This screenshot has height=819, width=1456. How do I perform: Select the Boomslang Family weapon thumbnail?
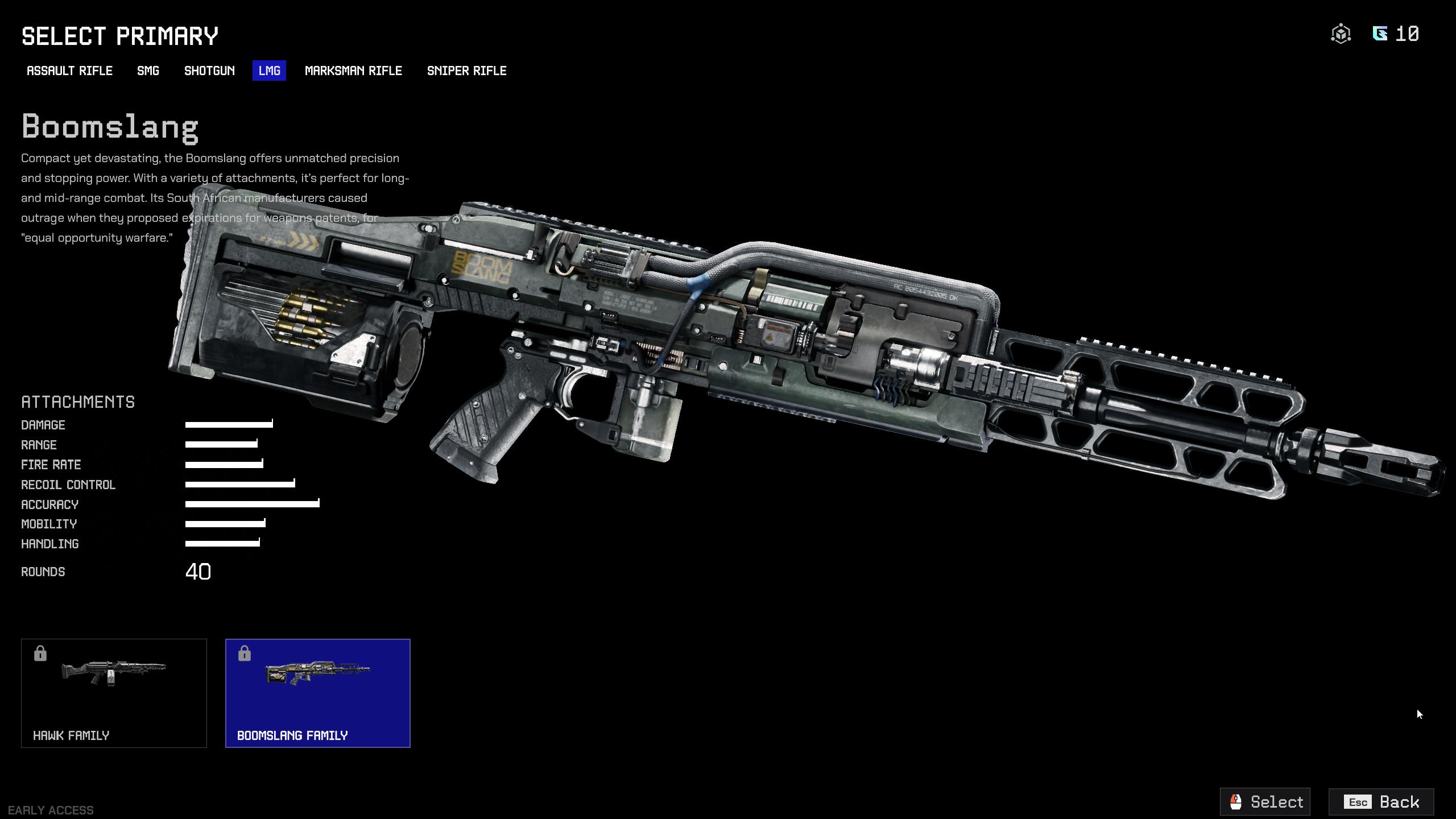[x=318, y=693]
